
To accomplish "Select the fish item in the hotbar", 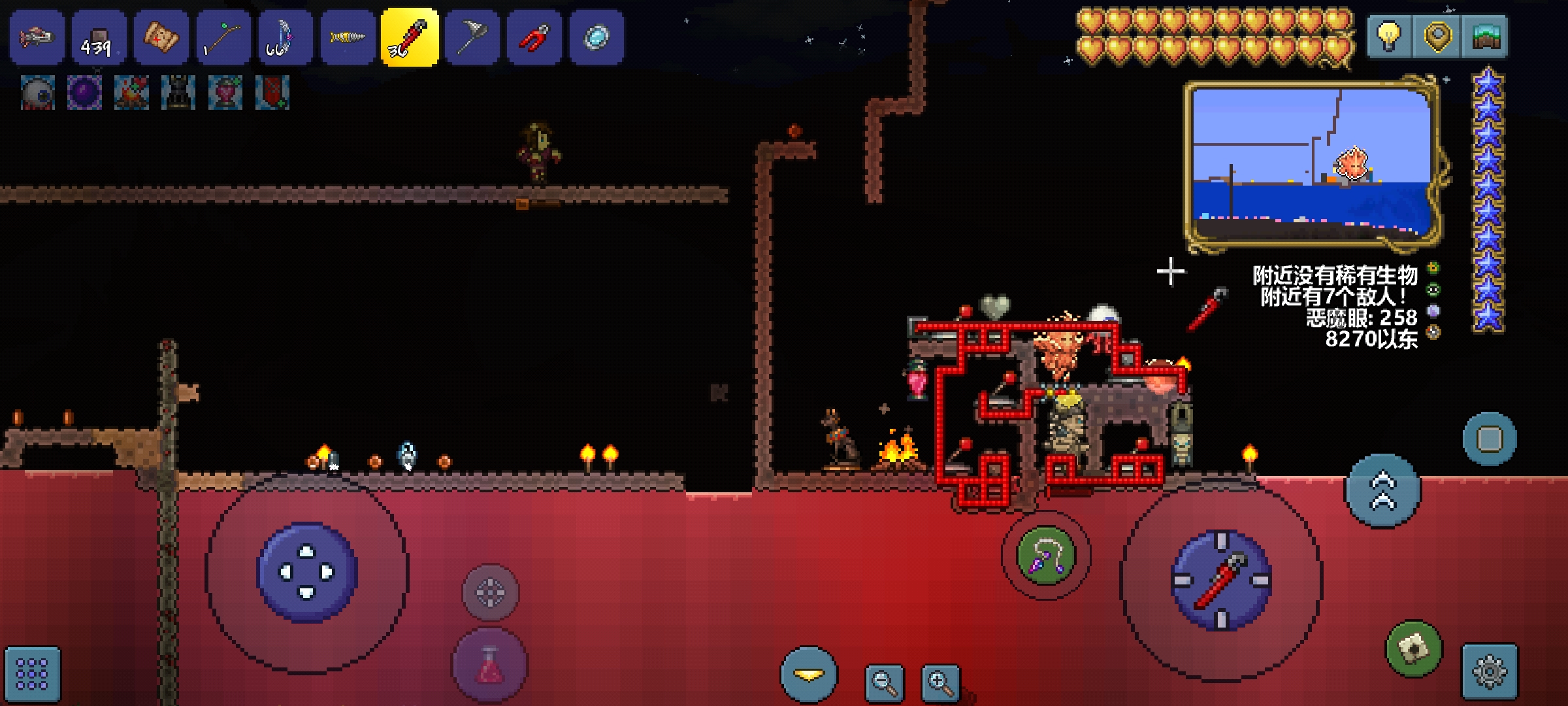I will click(37, 37).
